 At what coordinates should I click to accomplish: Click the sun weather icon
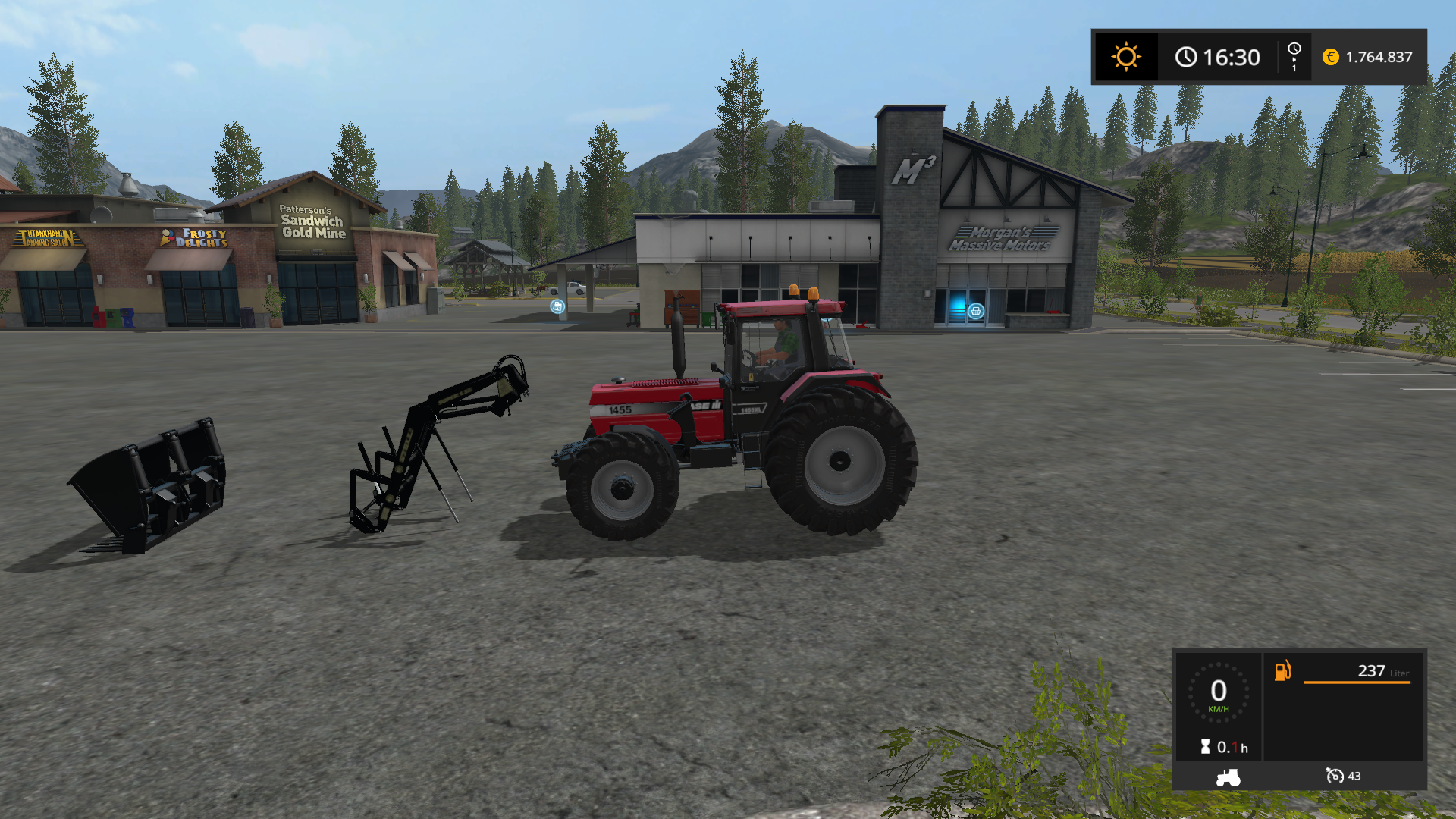click(1125, 57)
